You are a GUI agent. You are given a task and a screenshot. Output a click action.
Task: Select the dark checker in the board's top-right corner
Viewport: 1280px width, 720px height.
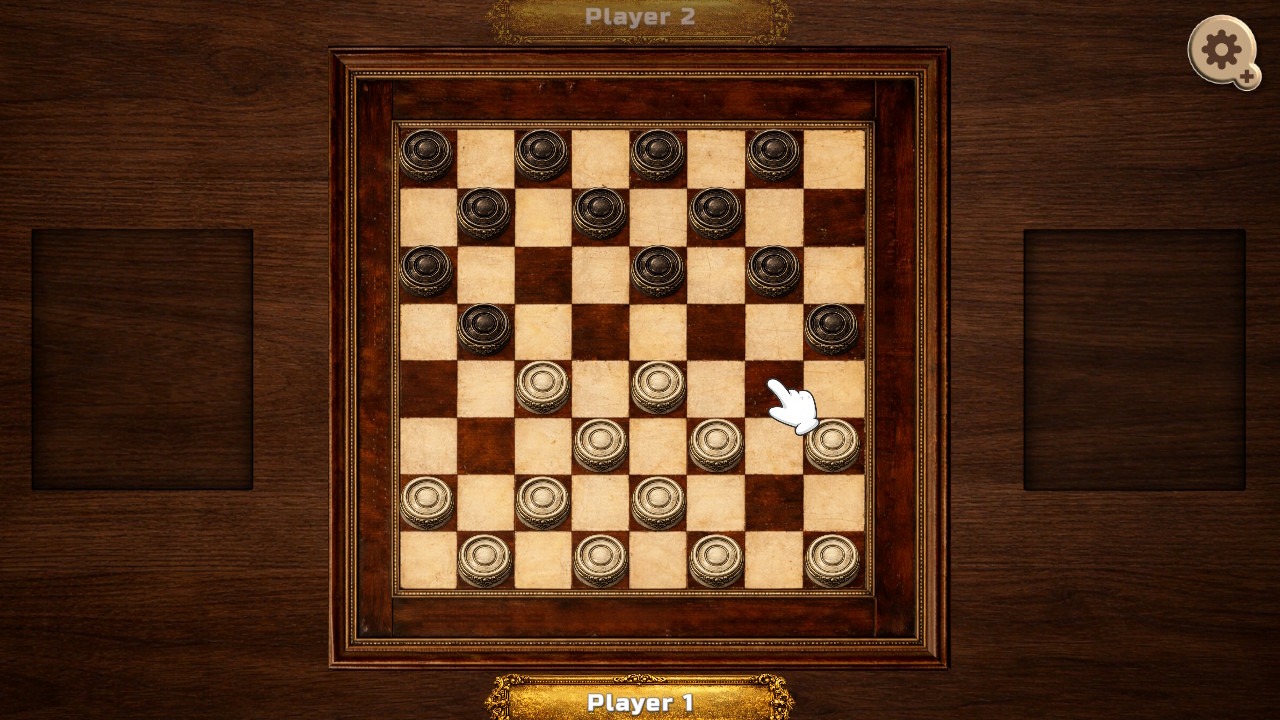tap(772, 150)
